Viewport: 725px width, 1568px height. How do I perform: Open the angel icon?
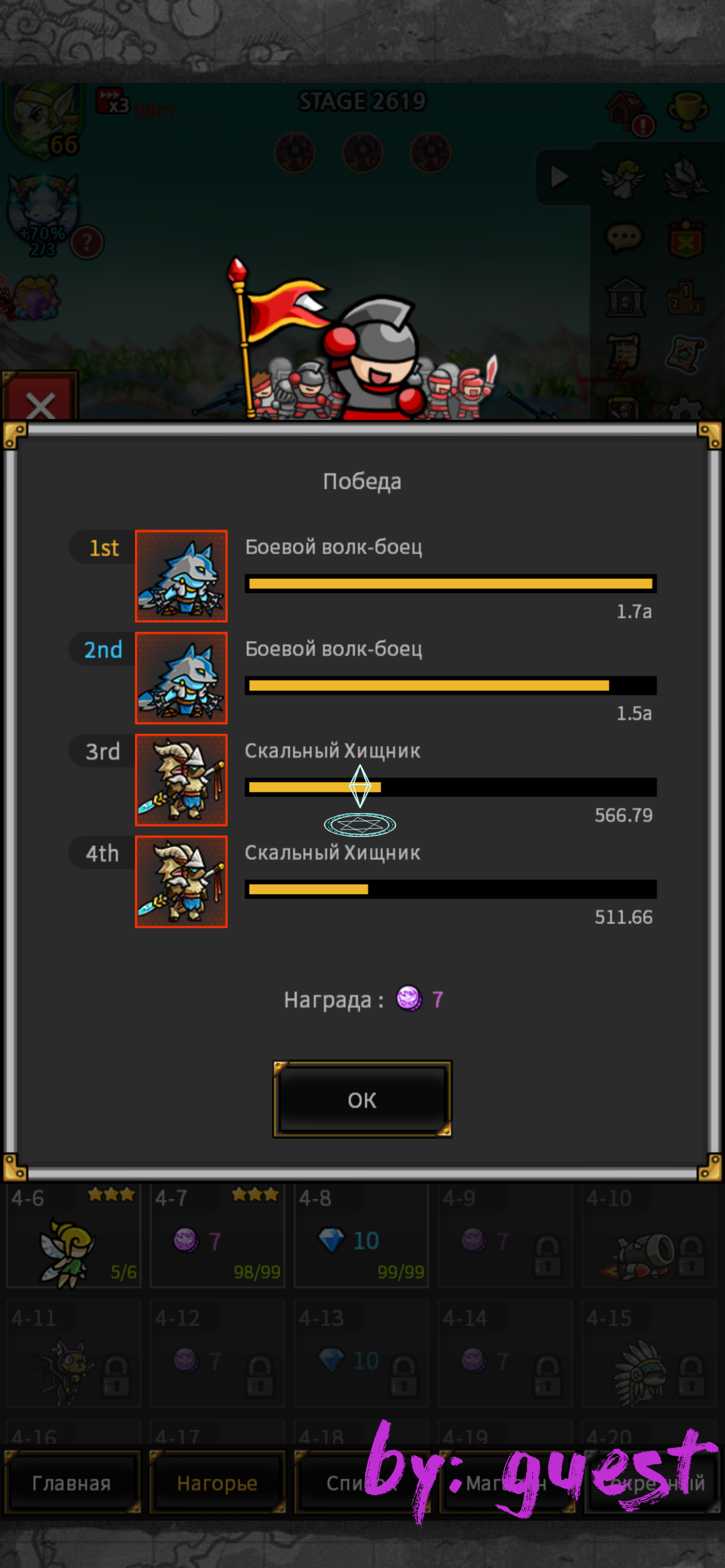tap(623, 178)
